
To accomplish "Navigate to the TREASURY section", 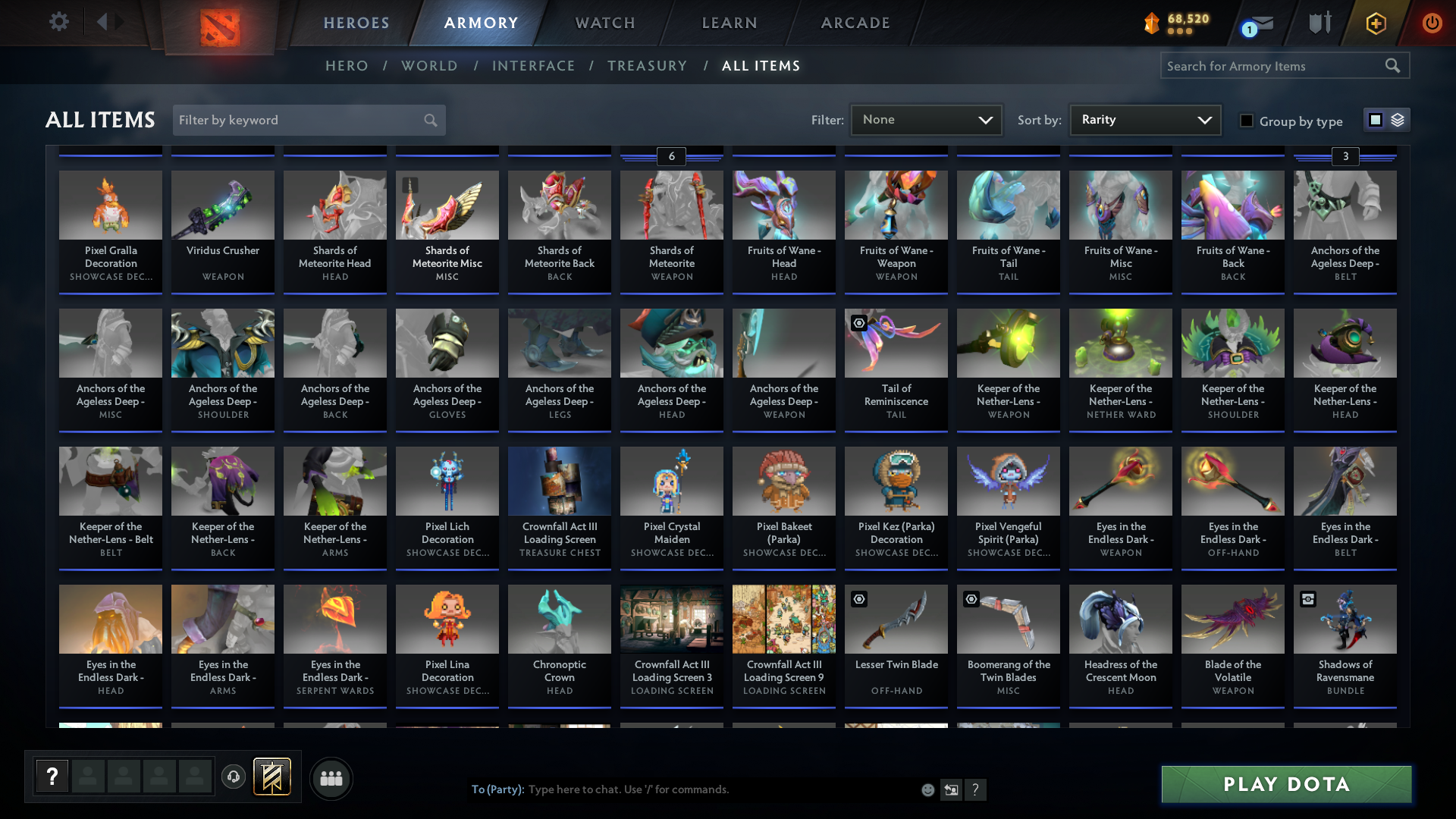I will tap(647, 65).
